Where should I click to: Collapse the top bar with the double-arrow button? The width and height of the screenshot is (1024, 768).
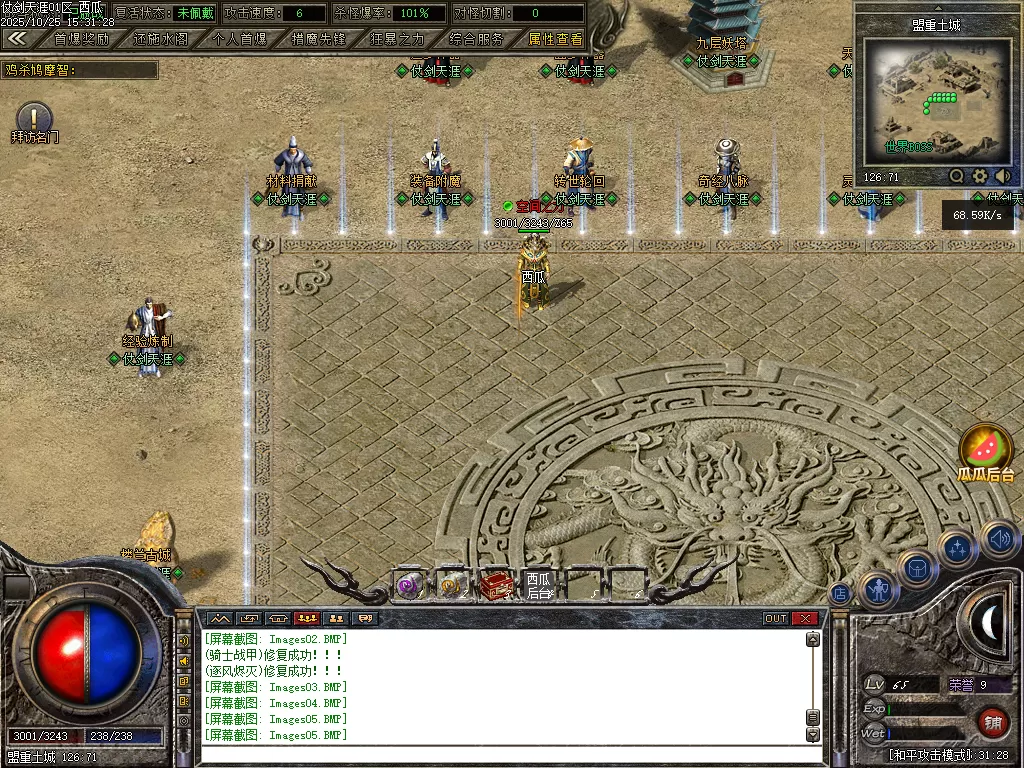17,39
